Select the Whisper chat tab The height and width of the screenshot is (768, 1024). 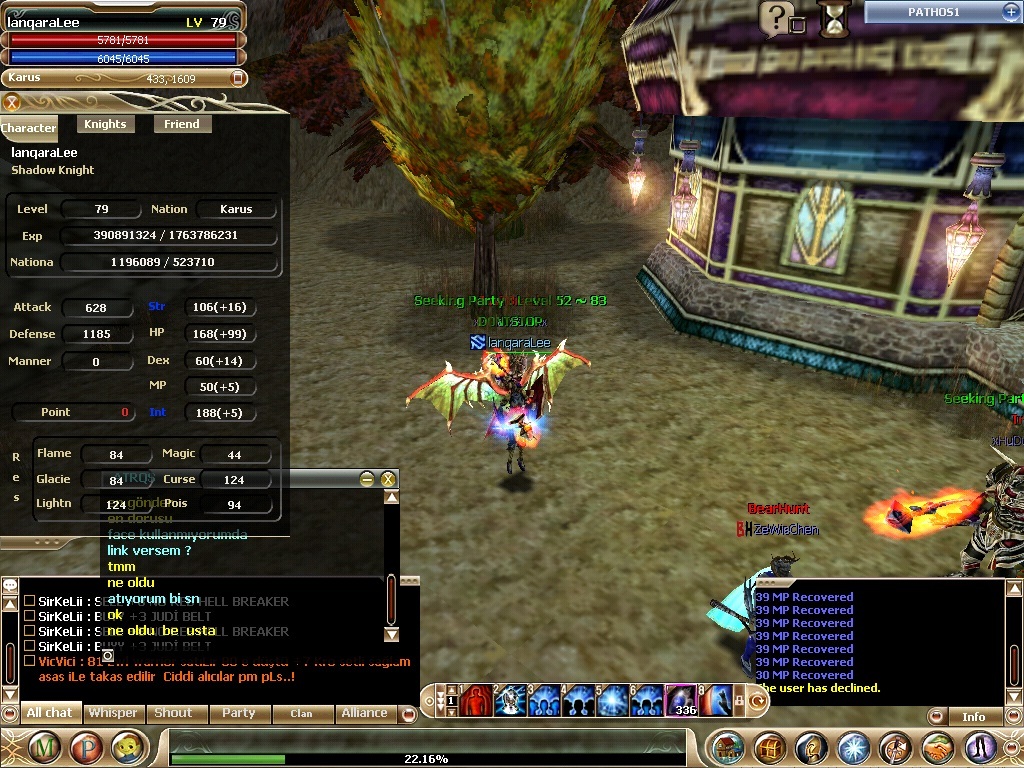pyautogui.click(x=113, y=713)
